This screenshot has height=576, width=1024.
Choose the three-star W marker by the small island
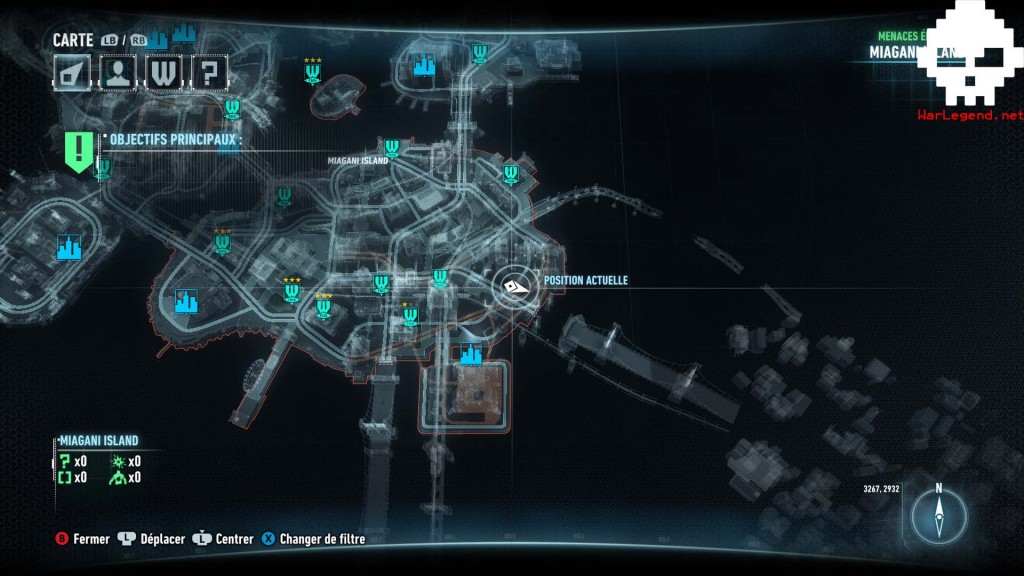click(x=313, y=73)
